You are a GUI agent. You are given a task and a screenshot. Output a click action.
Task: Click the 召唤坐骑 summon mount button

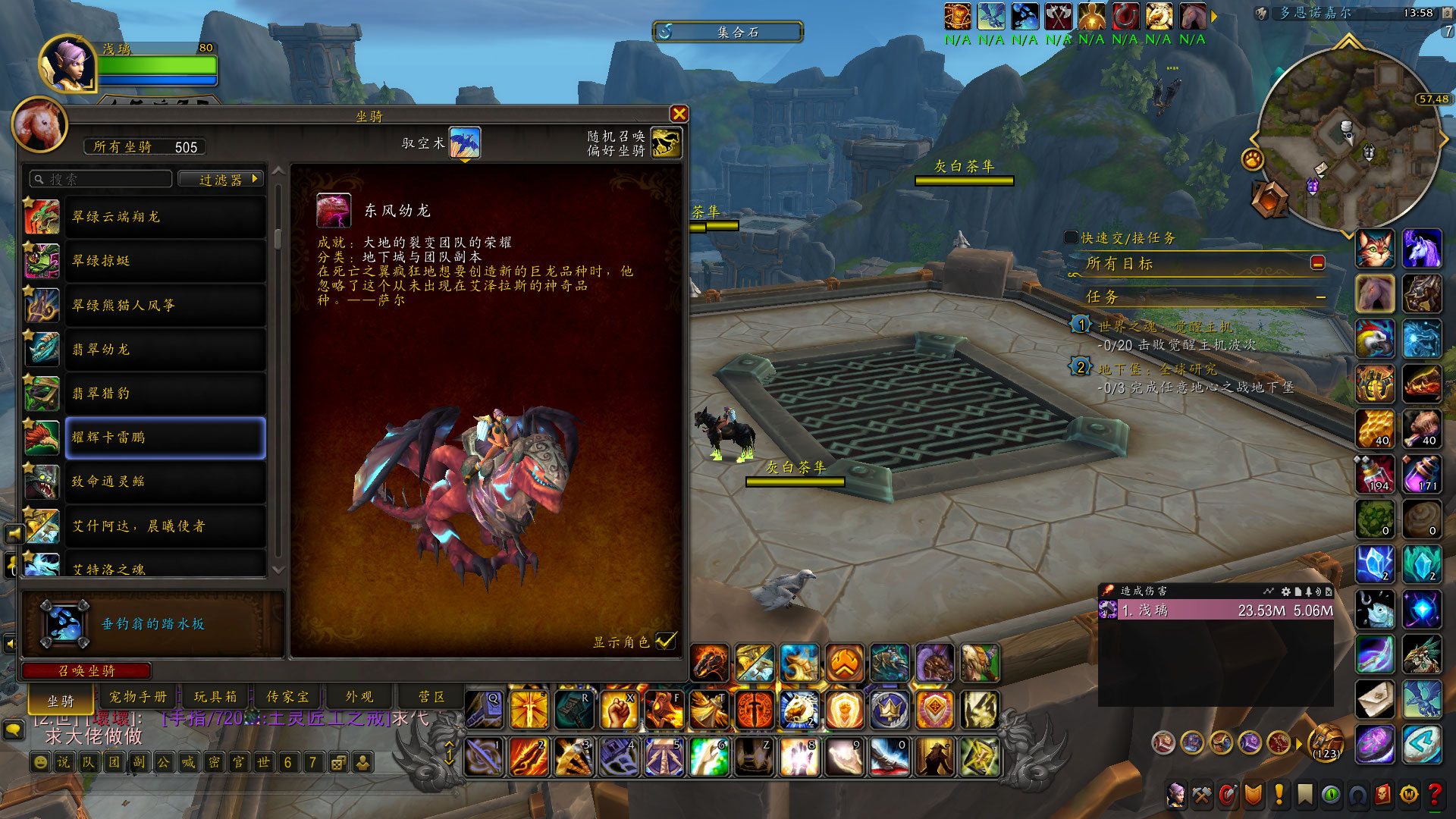pyautogui.click(x=86, y=670)
